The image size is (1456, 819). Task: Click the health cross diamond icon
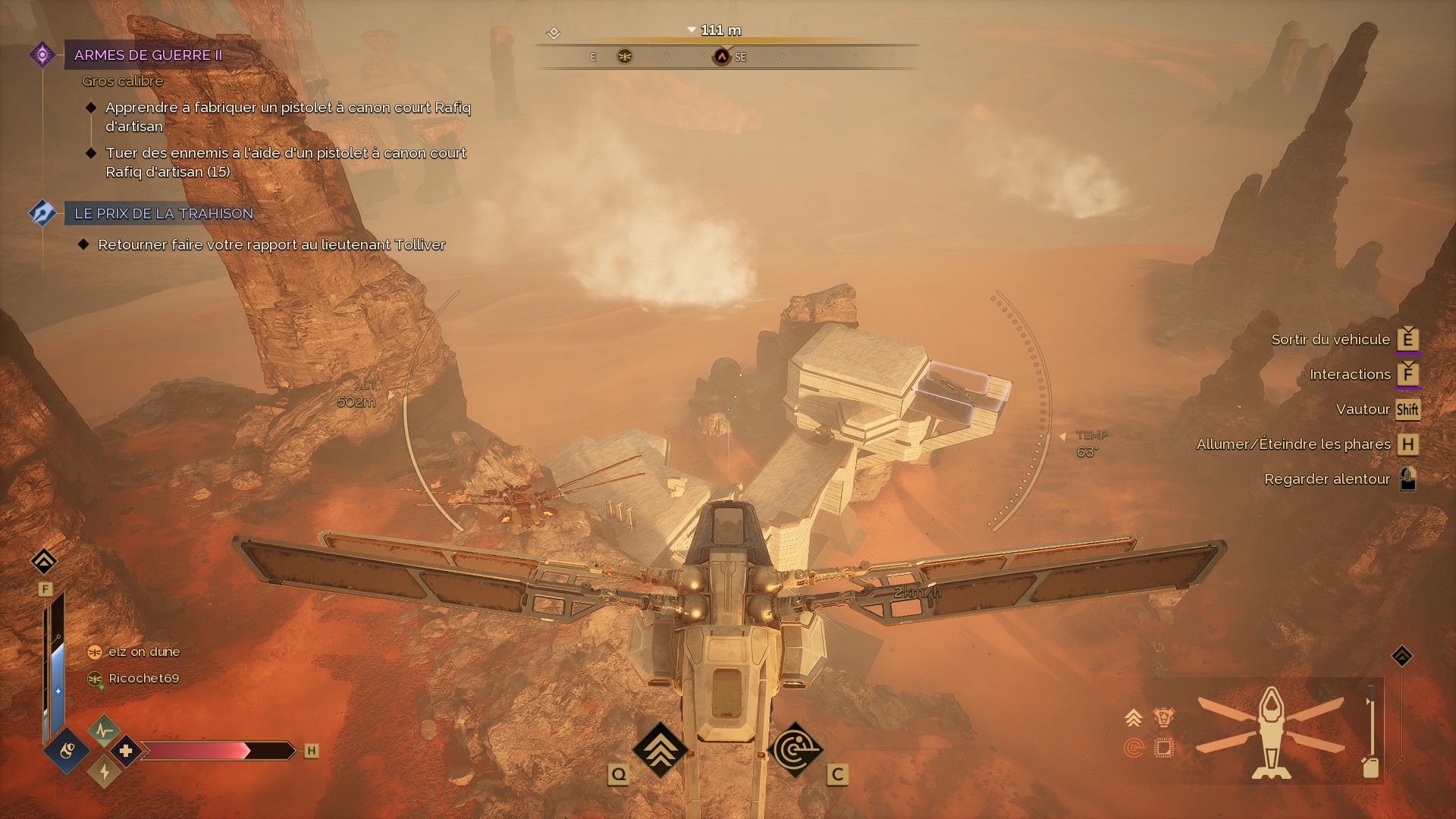tap(126, 751)
